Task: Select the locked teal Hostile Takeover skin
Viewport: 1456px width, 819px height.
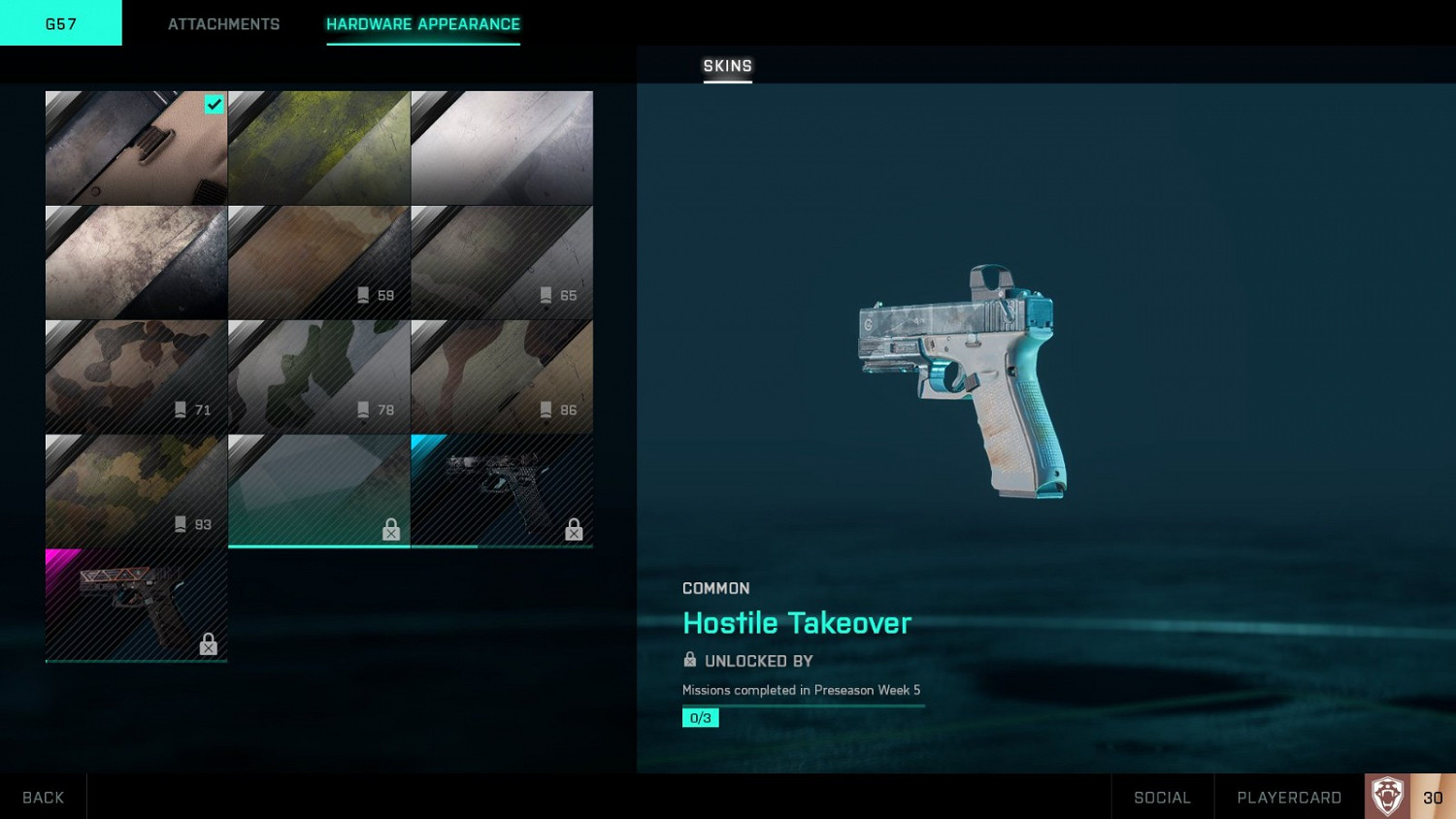Action: 318,491
